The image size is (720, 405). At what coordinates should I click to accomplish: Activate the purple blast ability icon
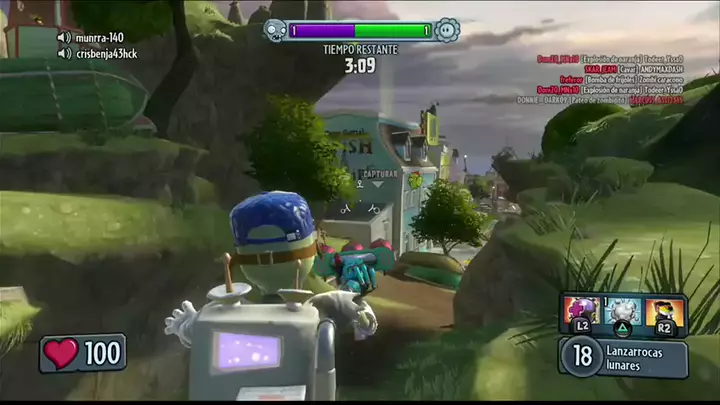pos(580,312)
